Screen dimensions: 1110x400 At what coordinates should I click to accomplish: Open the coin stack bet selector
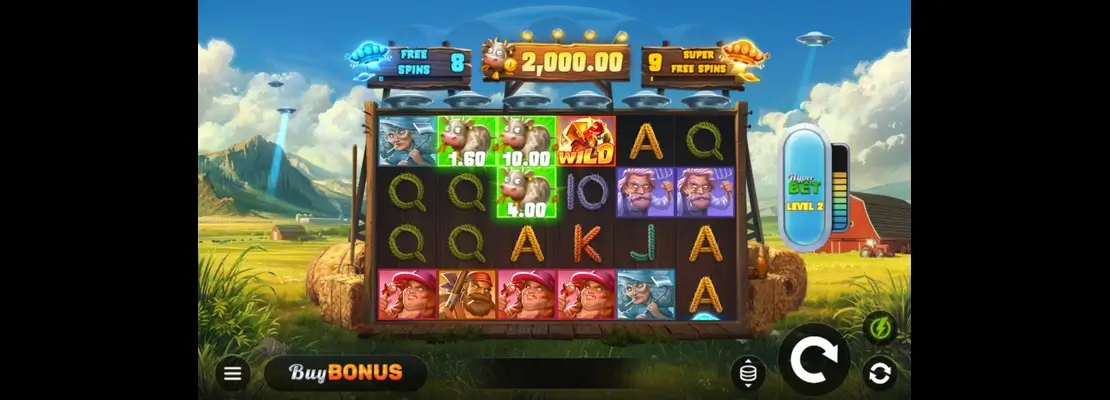tap(748, 373)
